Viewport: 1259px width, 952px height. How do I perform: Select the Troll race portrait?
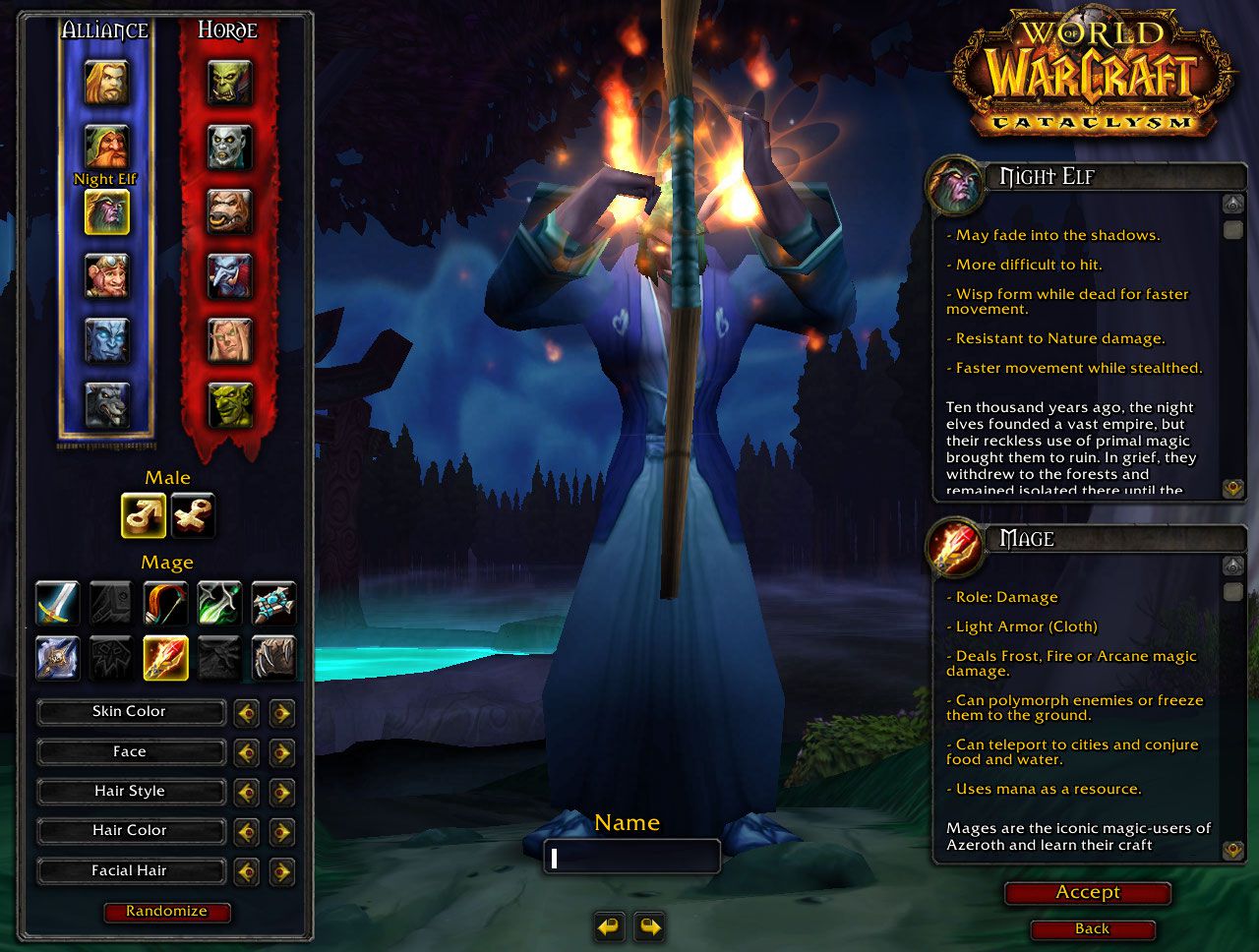point(229,276)
